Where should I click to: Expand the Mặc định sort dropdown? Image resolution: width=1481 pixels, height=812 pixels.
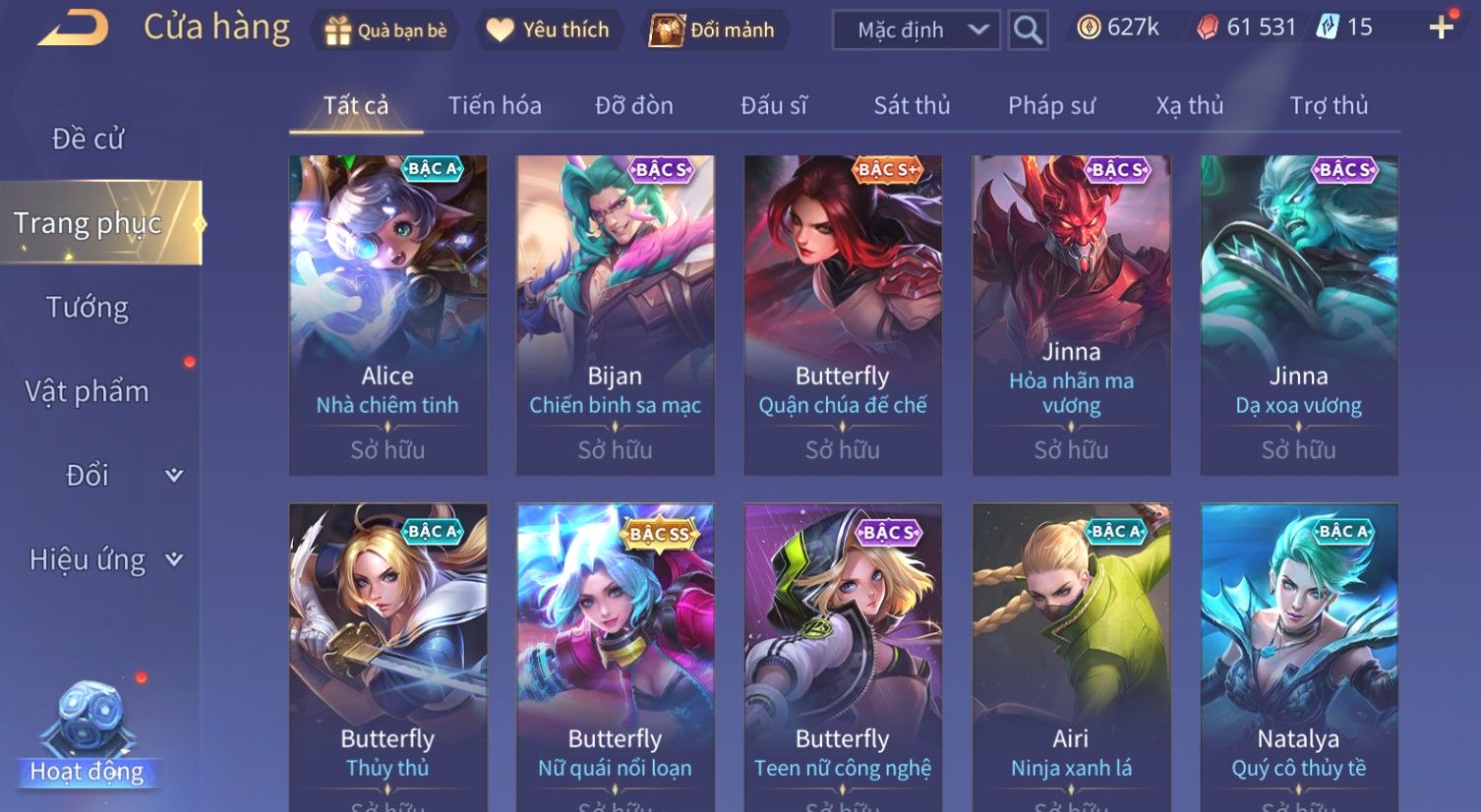916,30
